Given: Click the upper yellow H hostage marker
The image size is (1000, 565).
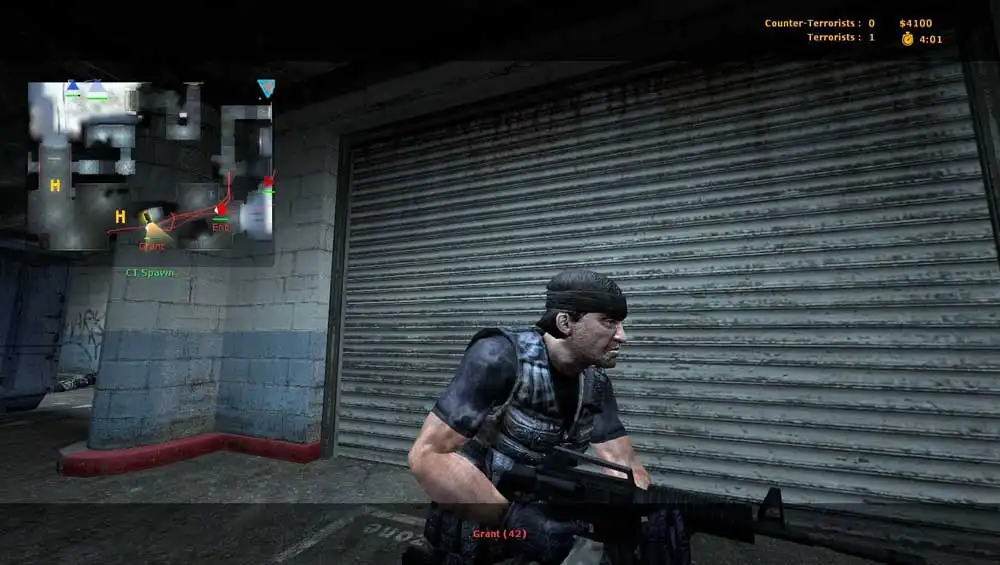Looking at the screenshot, I should pyautogui.click(x=56, y=185).
